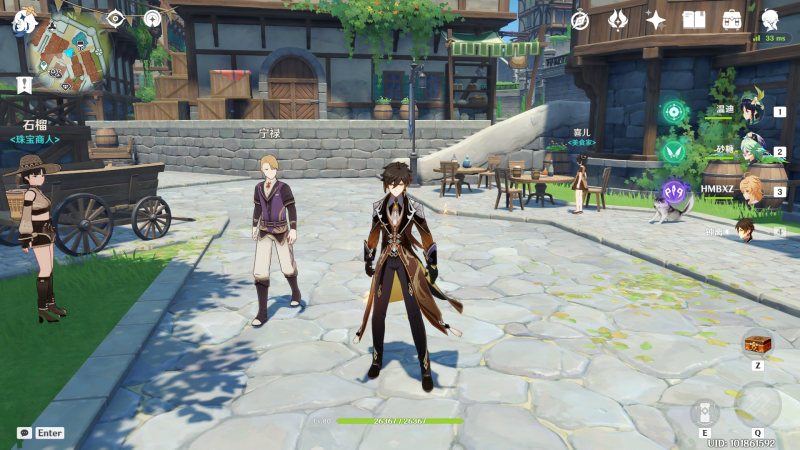Open the inventory backpack icon
This screenshot has width=800, height=450.
pyautogui.click(x=732, y=20)
